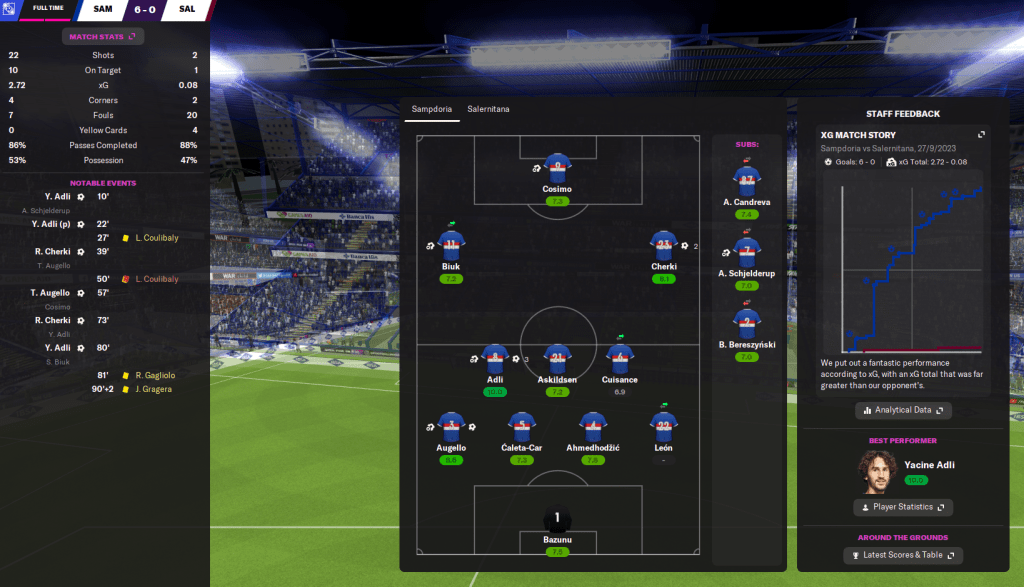Open Yacine Adli's best performer portrait
Viewport: 1024px width, 587px height.
tap(877, 472)
